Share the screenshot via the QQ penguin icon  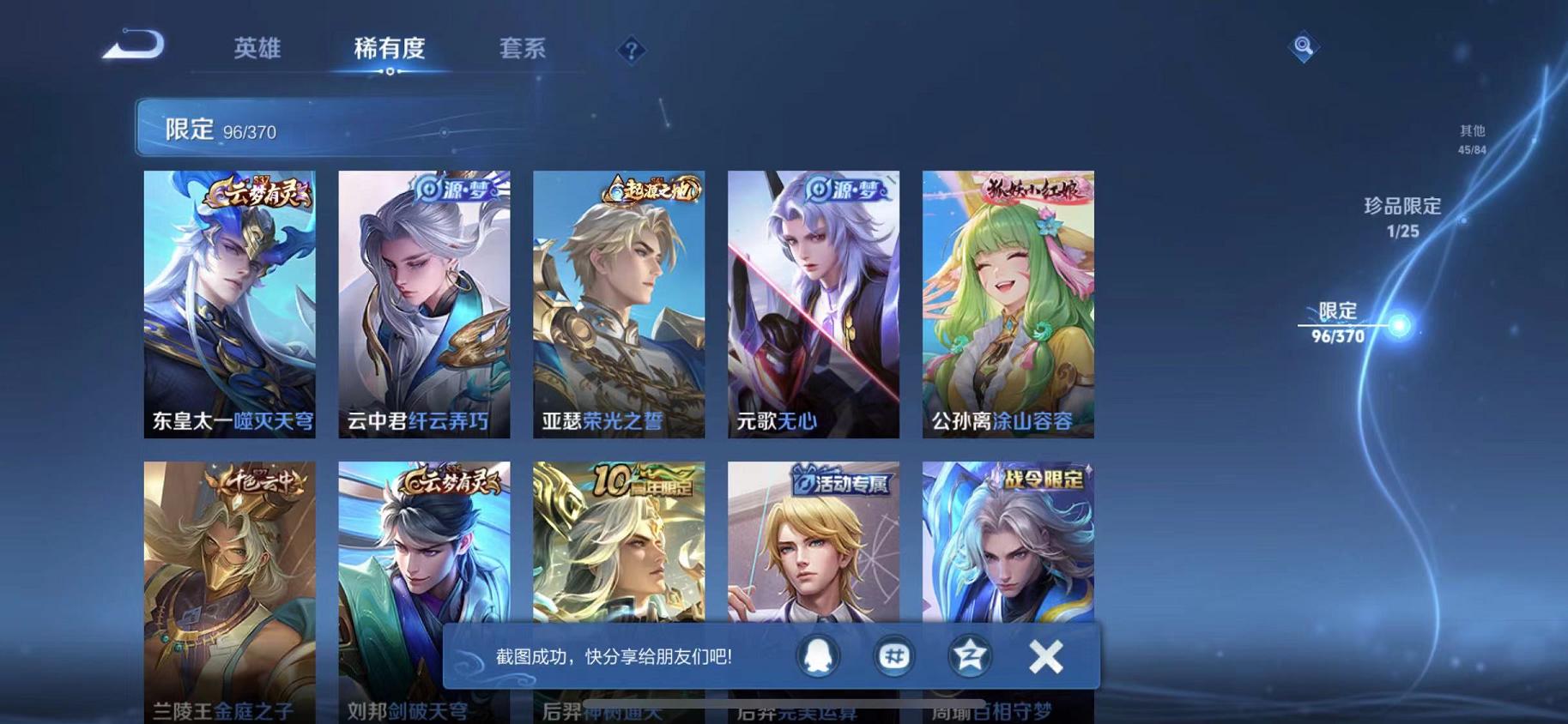click(819, 655)
